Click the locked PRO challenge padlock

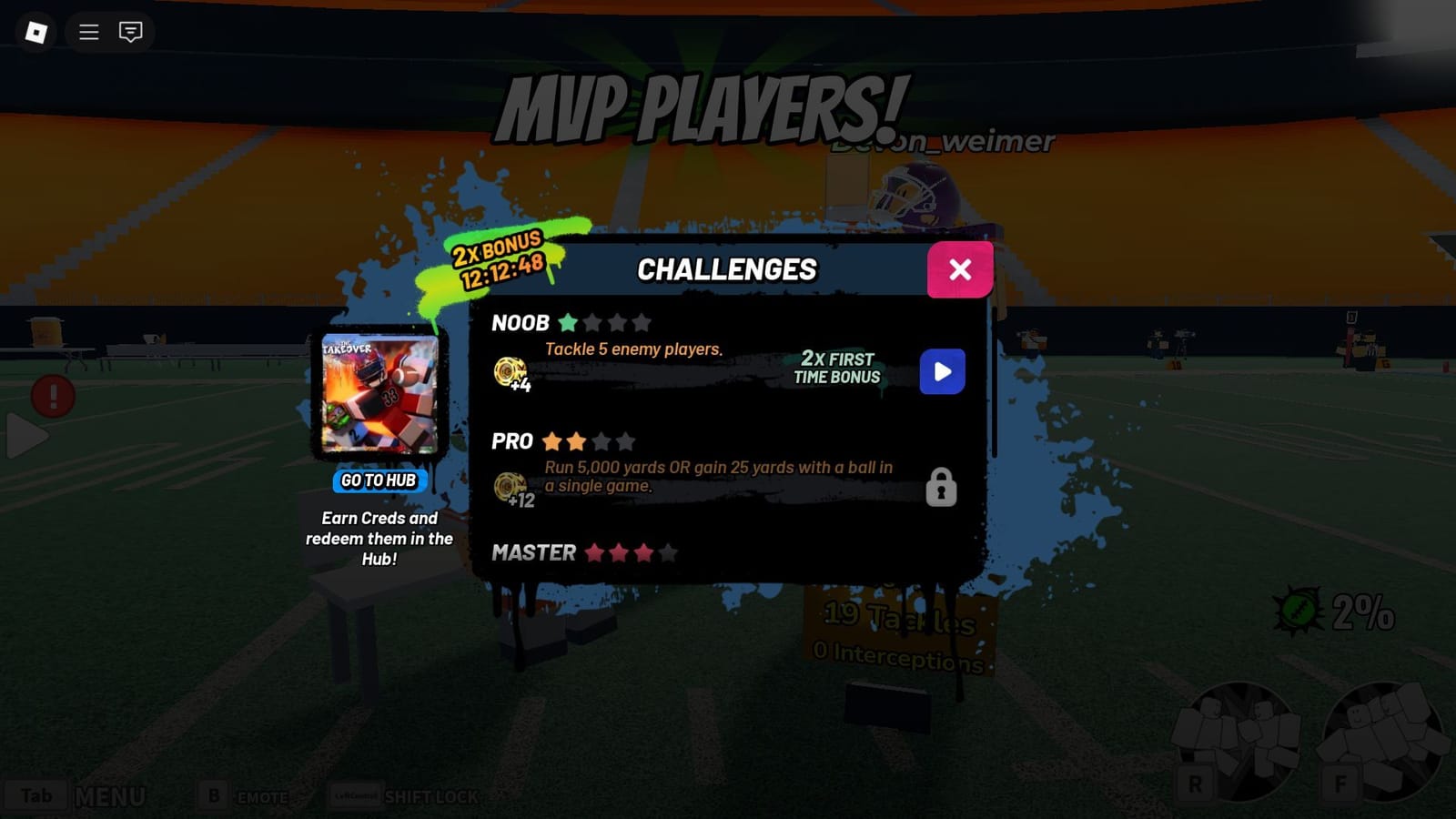click(940, 489)
